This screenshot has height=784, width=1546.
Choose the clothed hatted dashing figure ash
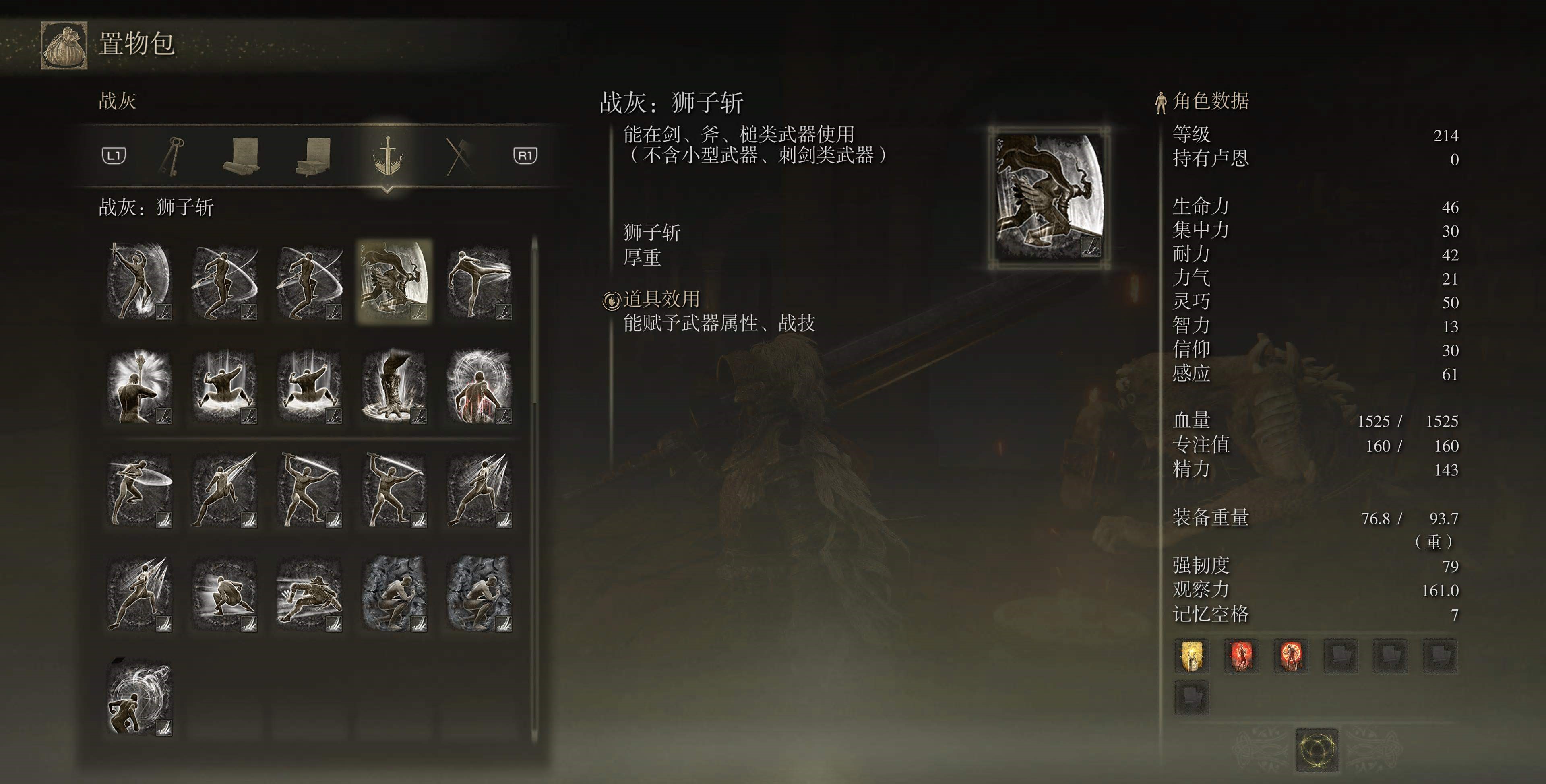point(309,594)
